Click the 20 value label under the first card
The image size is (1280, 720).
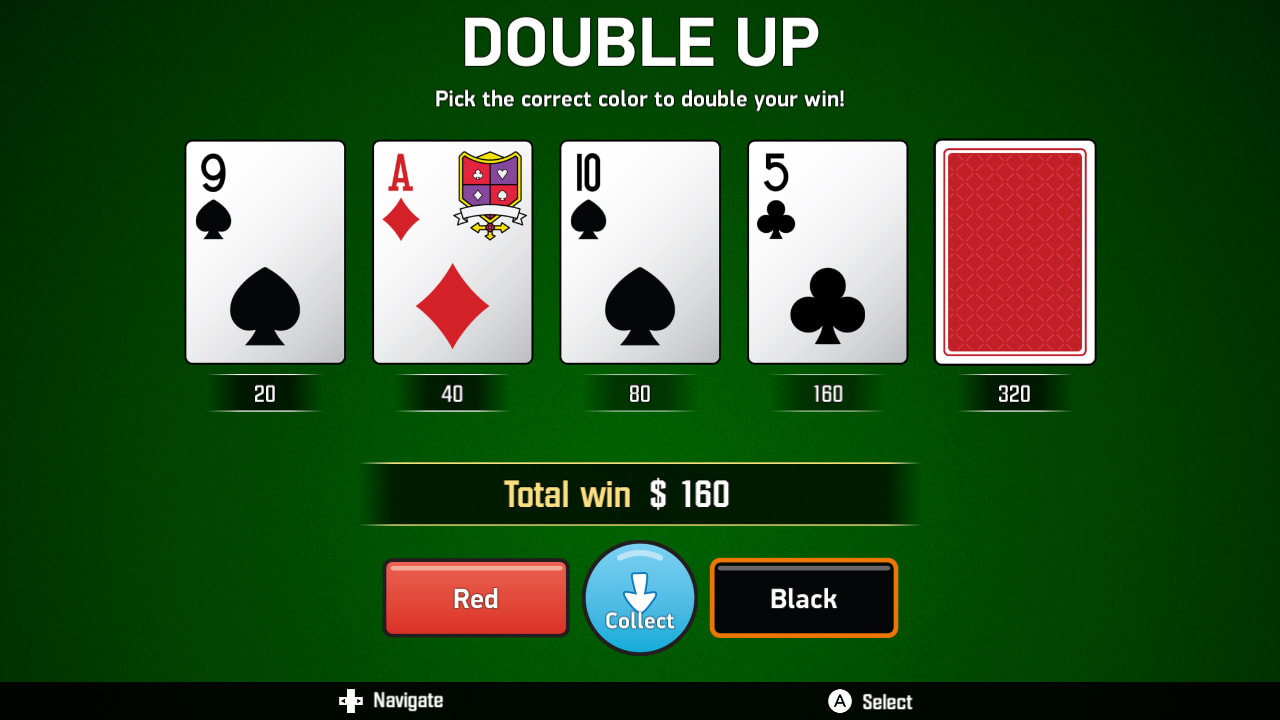coord(264,393)
